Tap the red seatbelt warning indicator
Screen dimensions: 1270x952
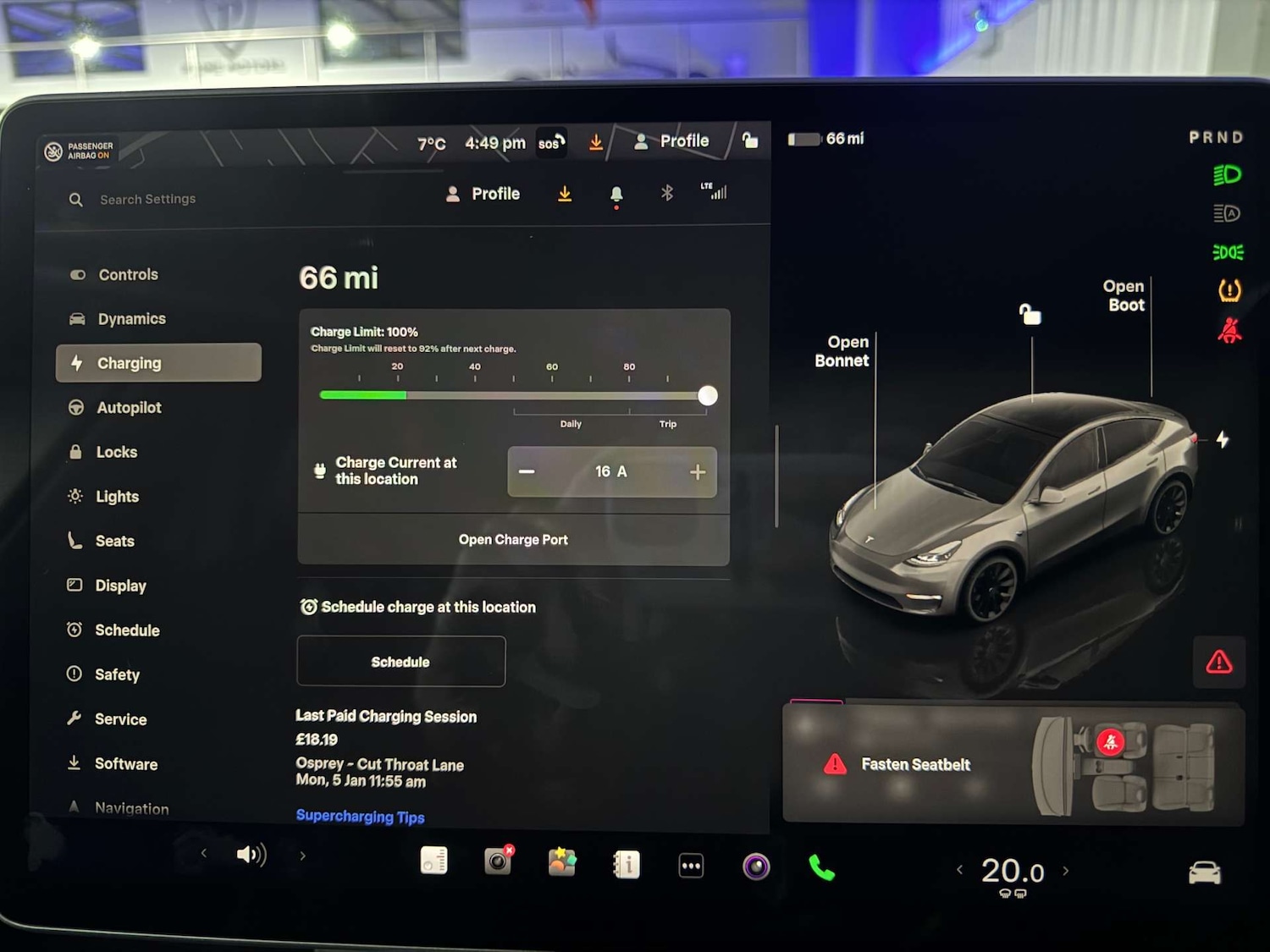point(1230,331)
